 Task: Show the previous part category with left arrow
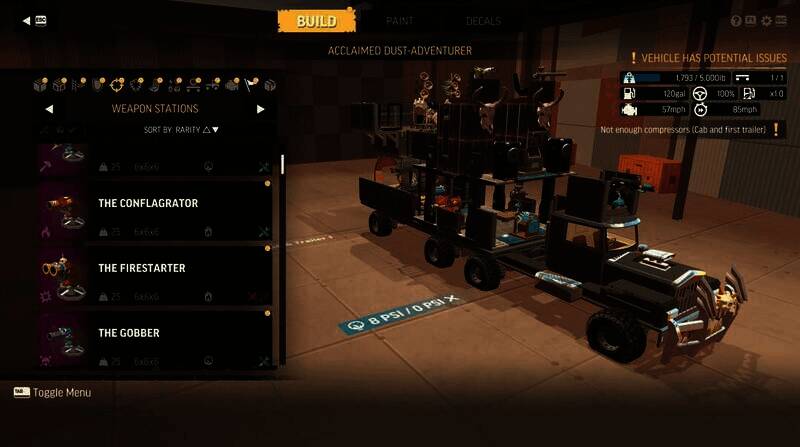pyautogui.click(x=49, y=109)
